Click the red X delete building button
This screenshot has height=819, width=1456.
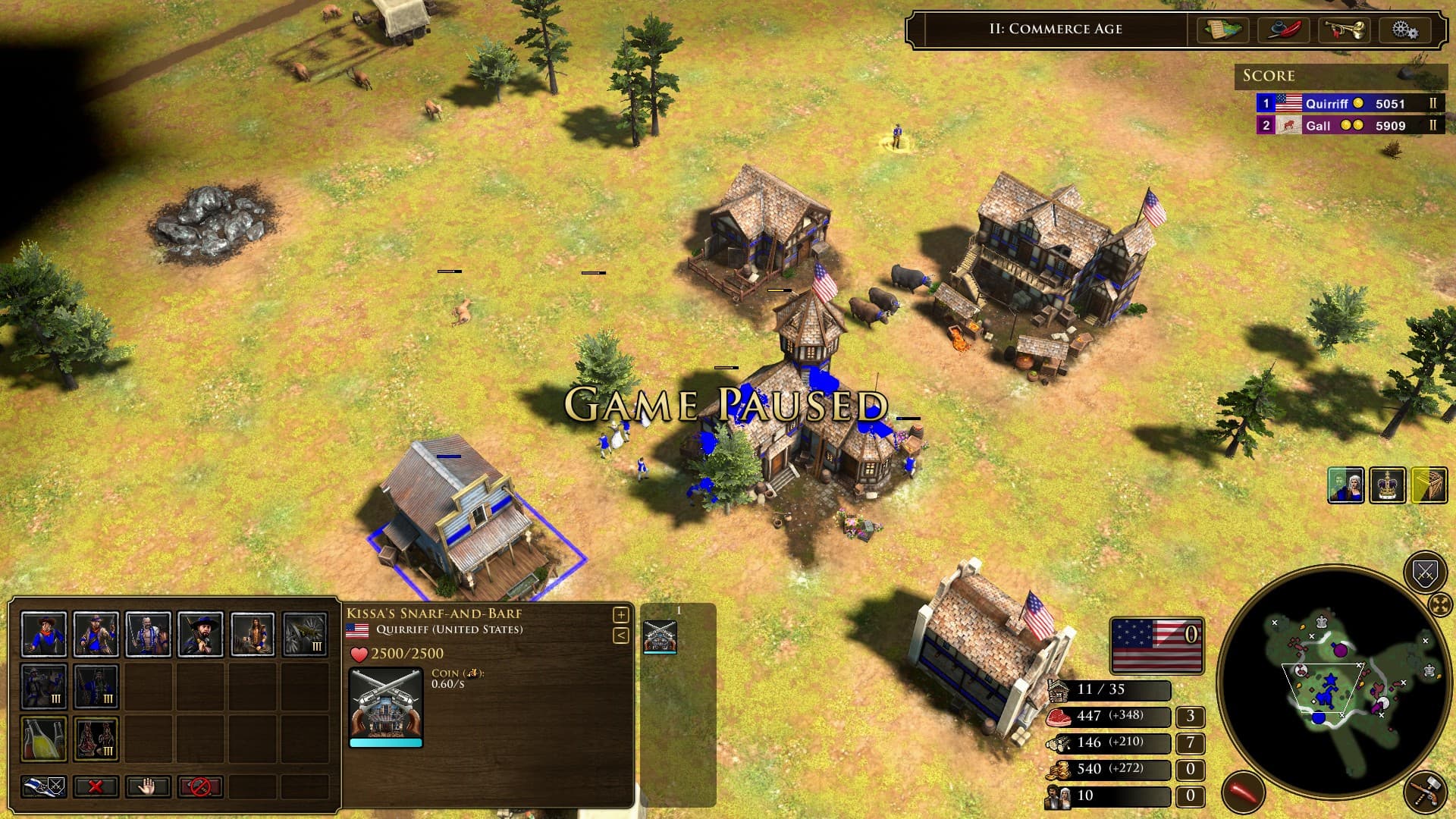click(x=96, y=786)
